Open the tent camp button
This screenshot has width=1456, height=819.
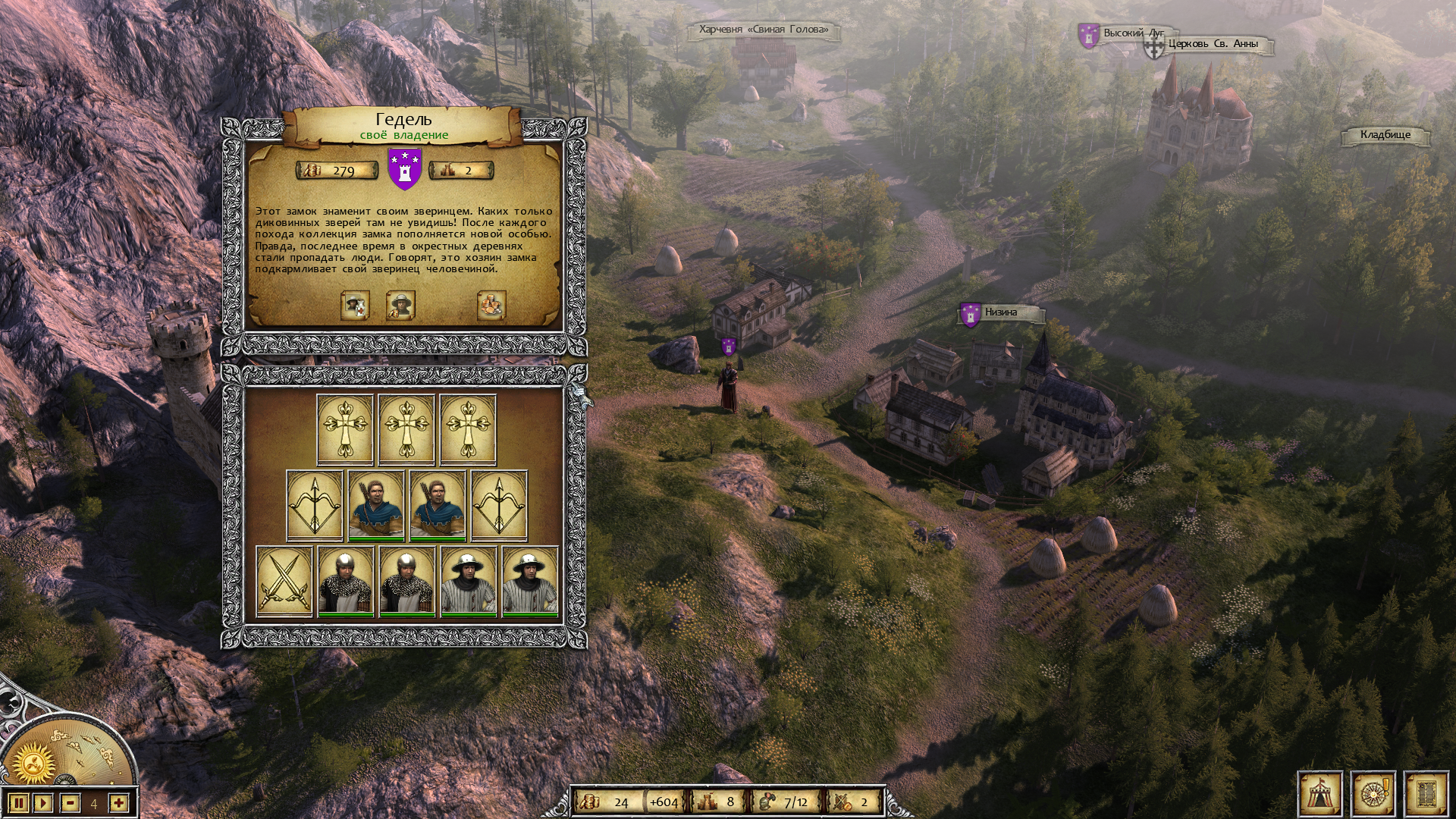(1320, 795)
